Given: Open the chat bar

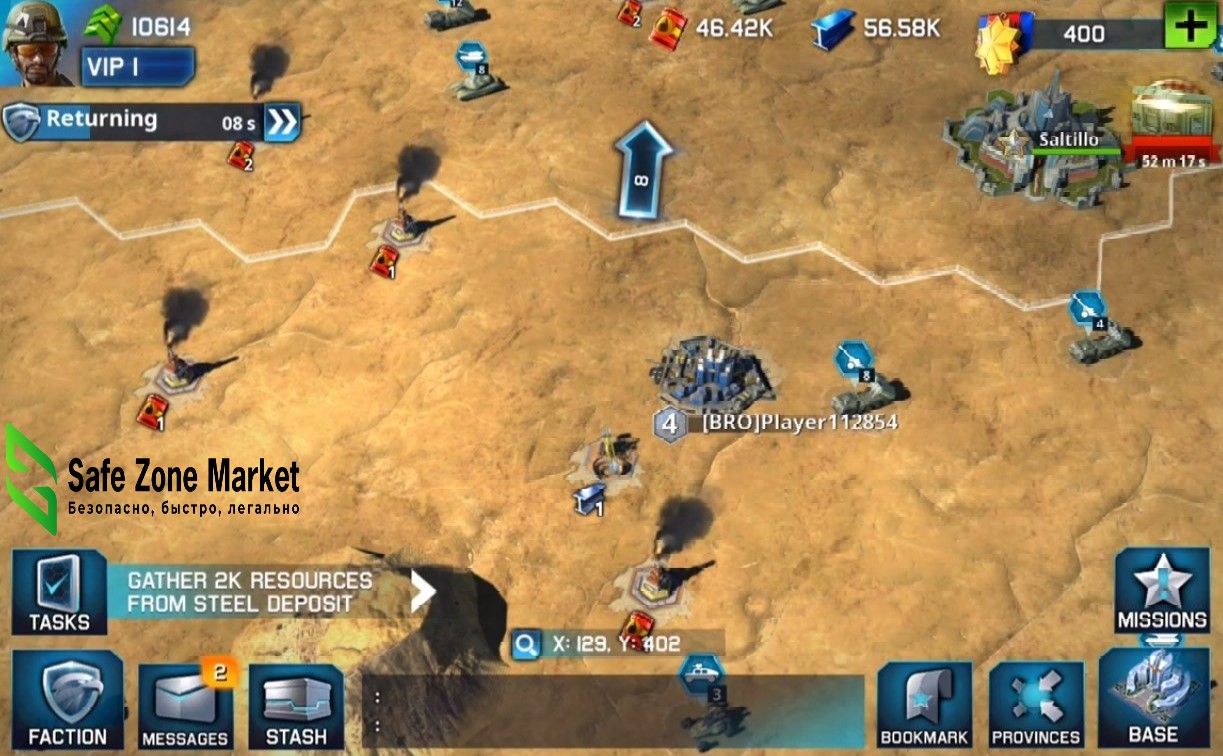Looking at the screenshot, I should (612, 713).
